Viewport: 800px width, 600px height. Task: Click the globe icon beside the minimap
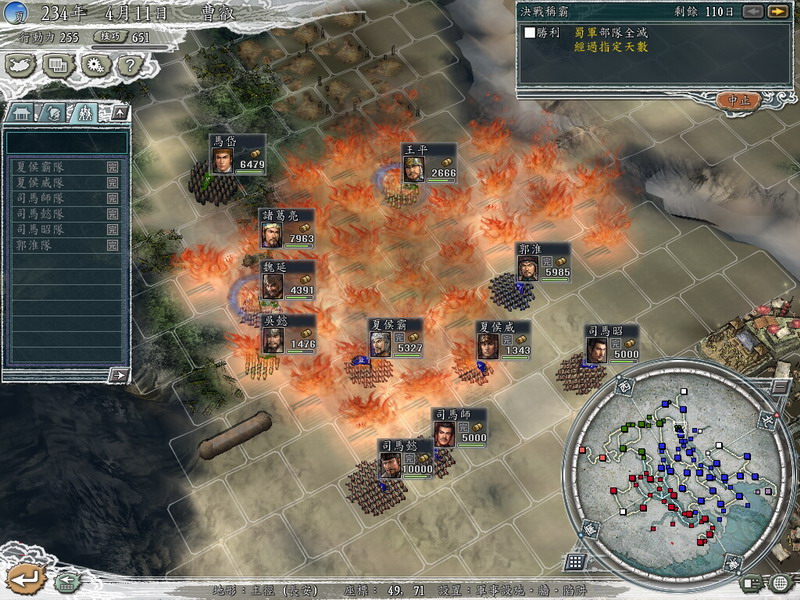780,582
